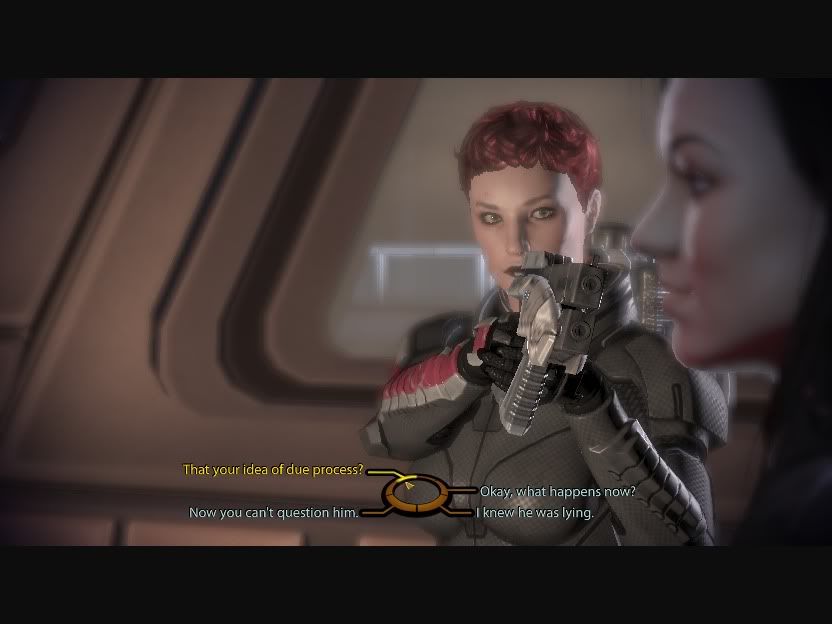The width and height of the screenshot is (832, 624).
Task: Reply with "I knew he was lying."
Action: coord(535,513)
